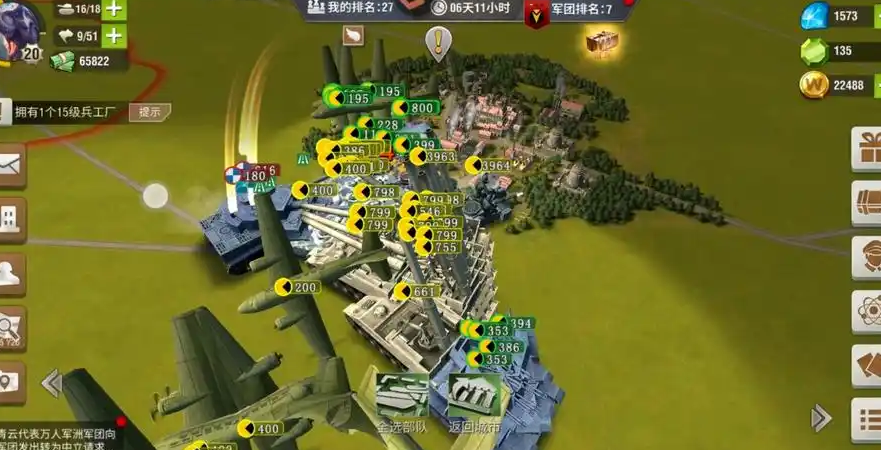
Task: Tap the 提示 hint button
Action: 149,112
